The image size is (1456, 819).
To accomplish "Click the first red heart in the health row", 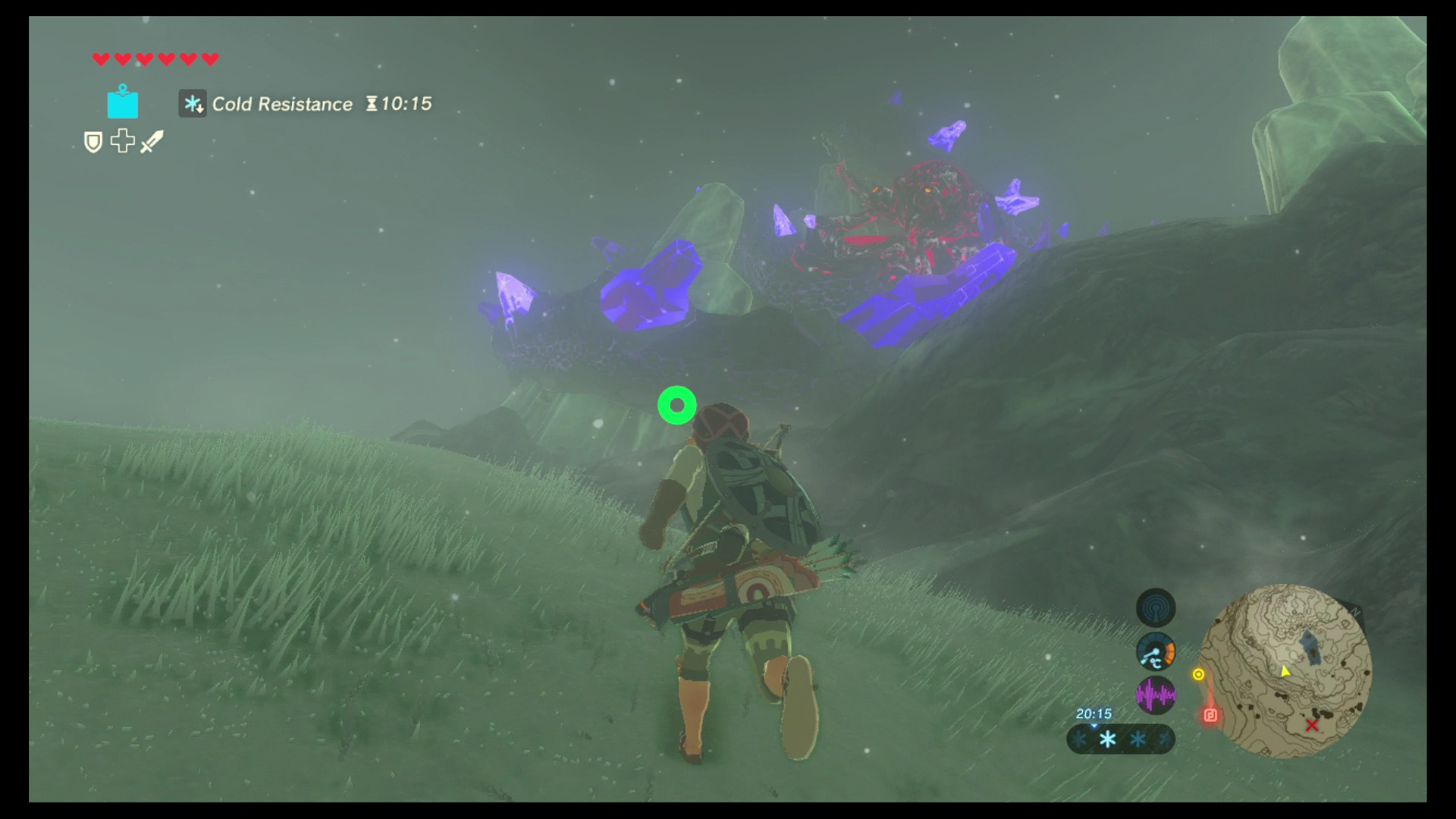I will tap(100, 58).
